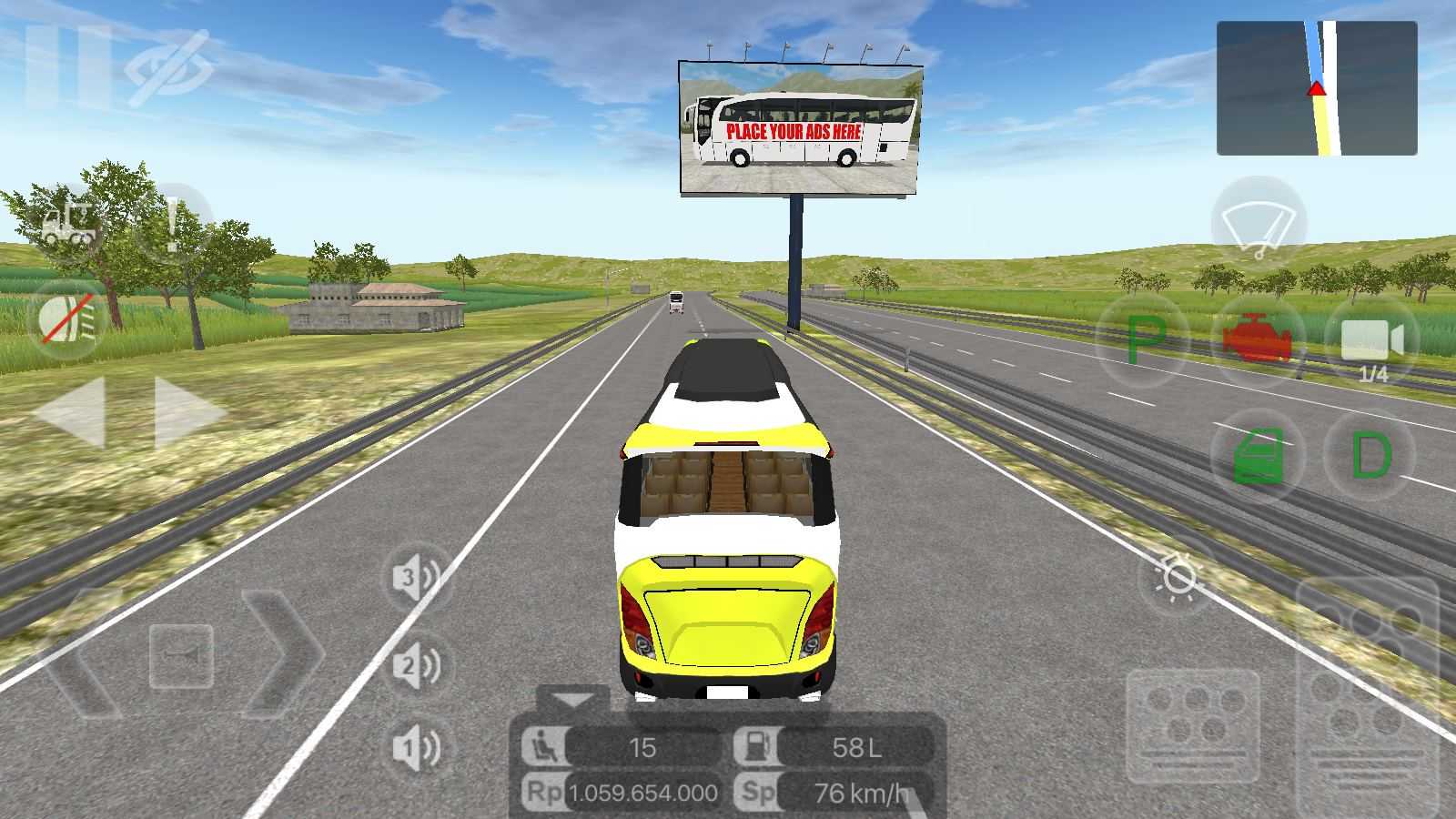
Task: Activate the left turn signal triangle
Action: click(x=70, y=412)
